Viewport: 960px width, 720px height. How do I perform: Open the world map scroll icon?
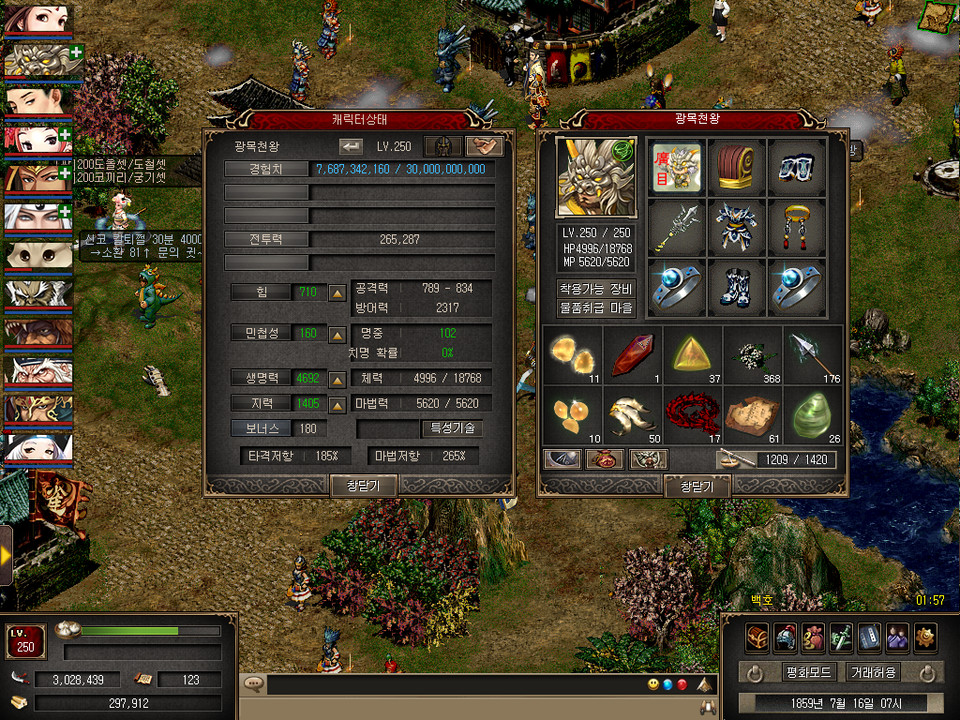[x=937, y=16]
